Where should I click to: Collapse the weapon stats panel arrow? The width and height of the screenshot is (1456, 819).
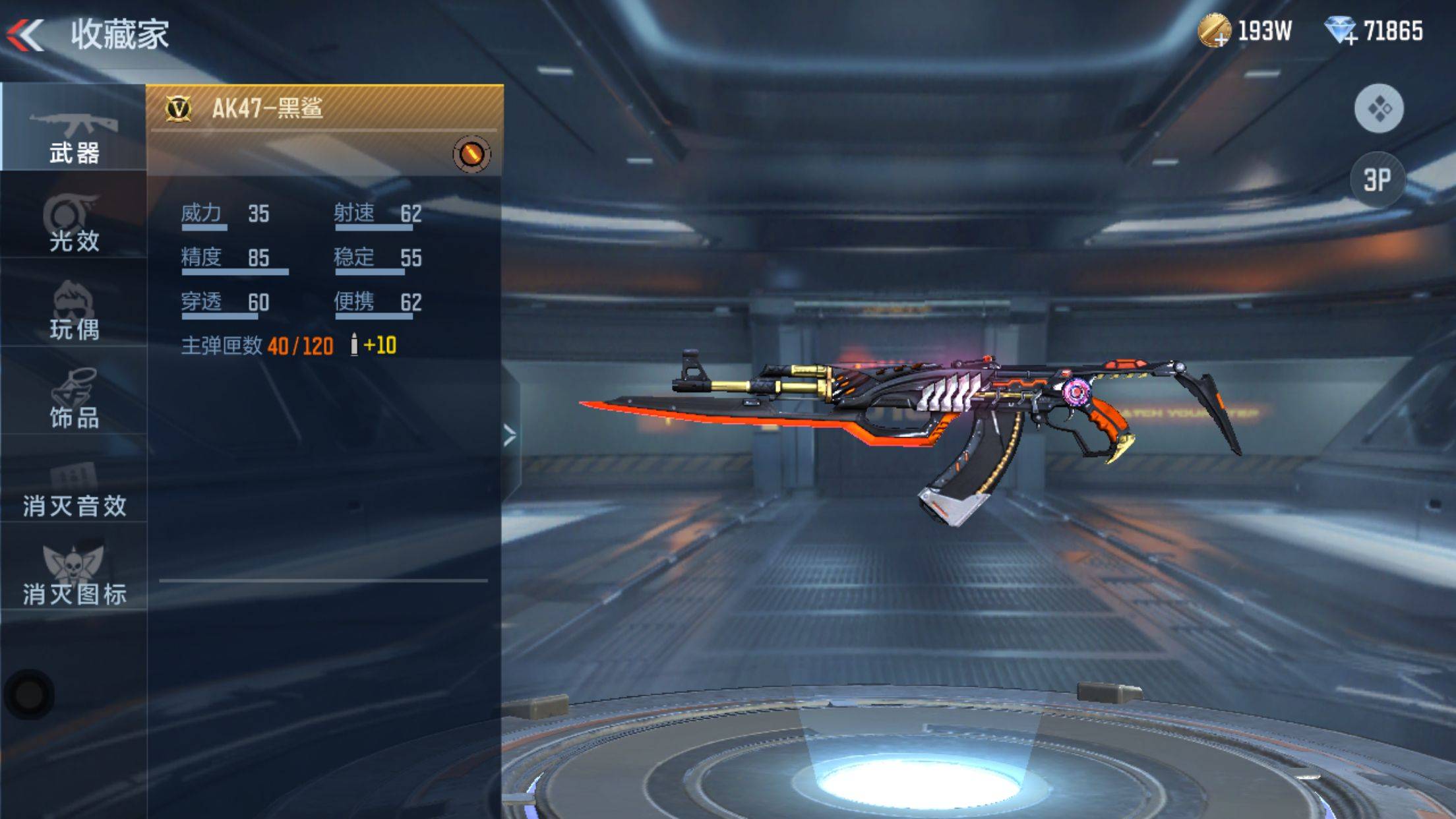tap(509, 435)
